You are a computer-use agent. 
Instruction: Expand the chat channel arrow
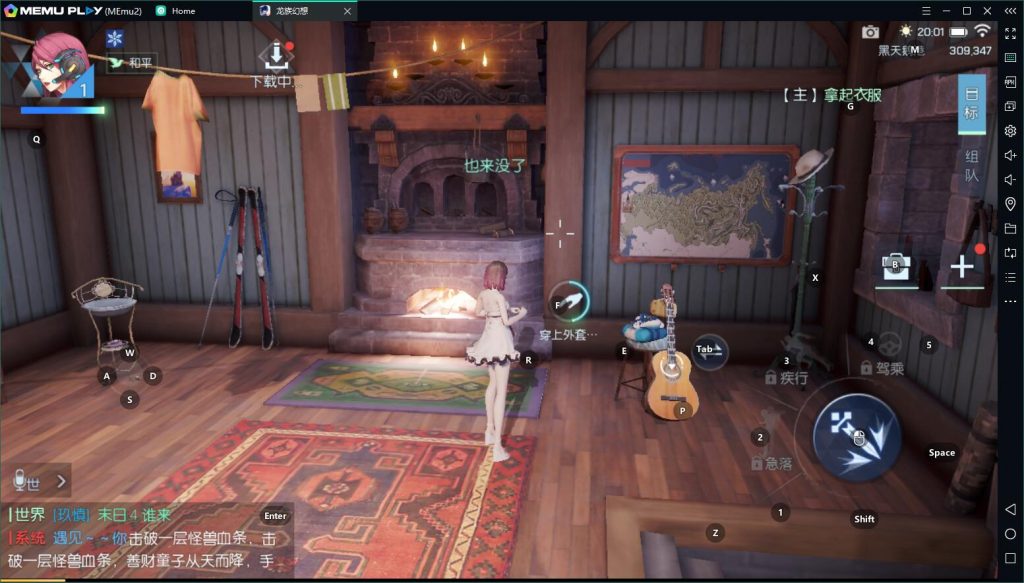pyautogui.click(x=60, y=481)
